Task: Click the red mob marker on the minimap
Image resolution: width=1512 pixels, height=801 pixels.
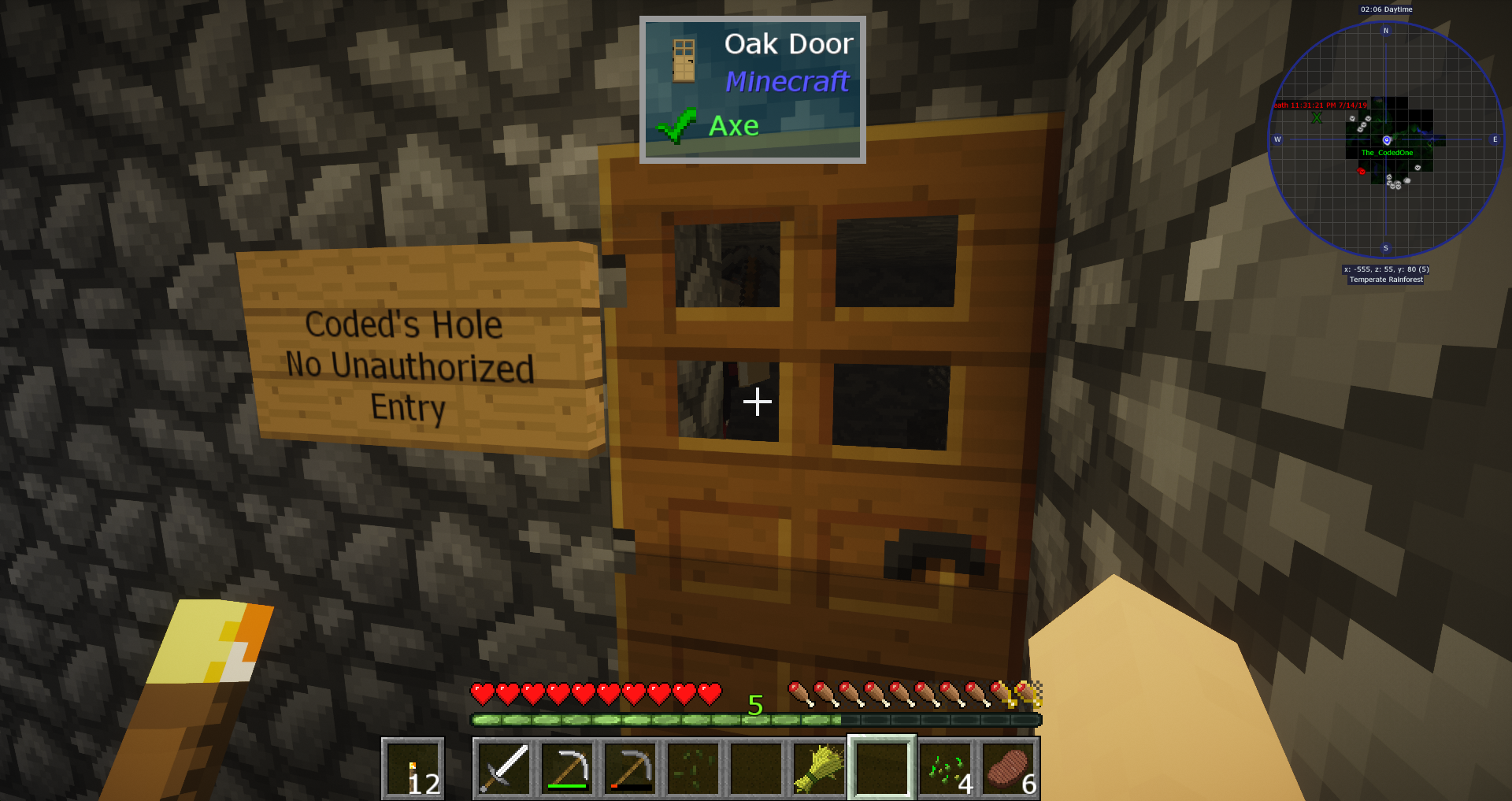Action: (x=1362, y=171)
